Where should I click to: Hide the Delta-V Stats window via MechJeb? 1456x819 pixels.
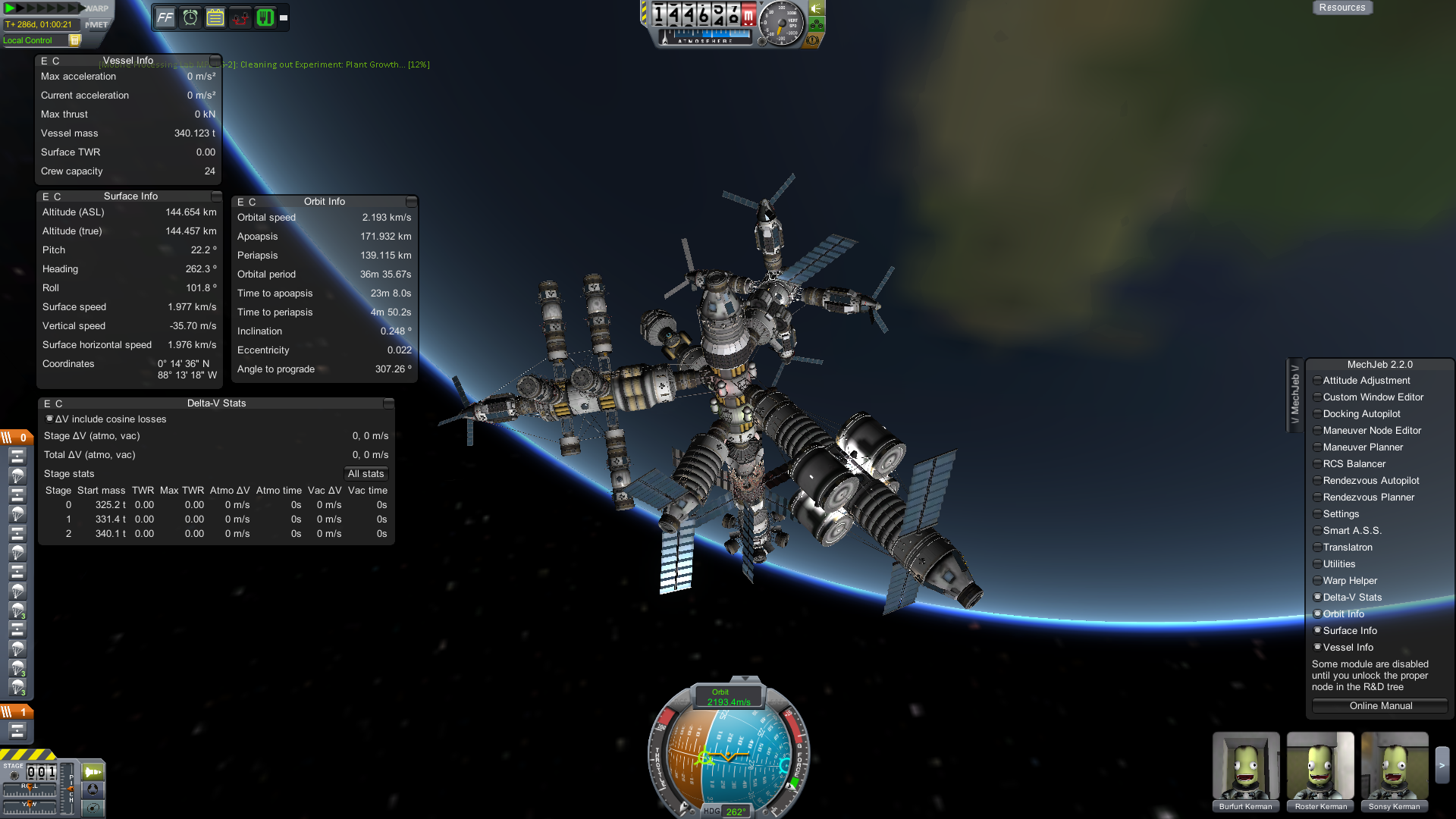[1351, 598]
